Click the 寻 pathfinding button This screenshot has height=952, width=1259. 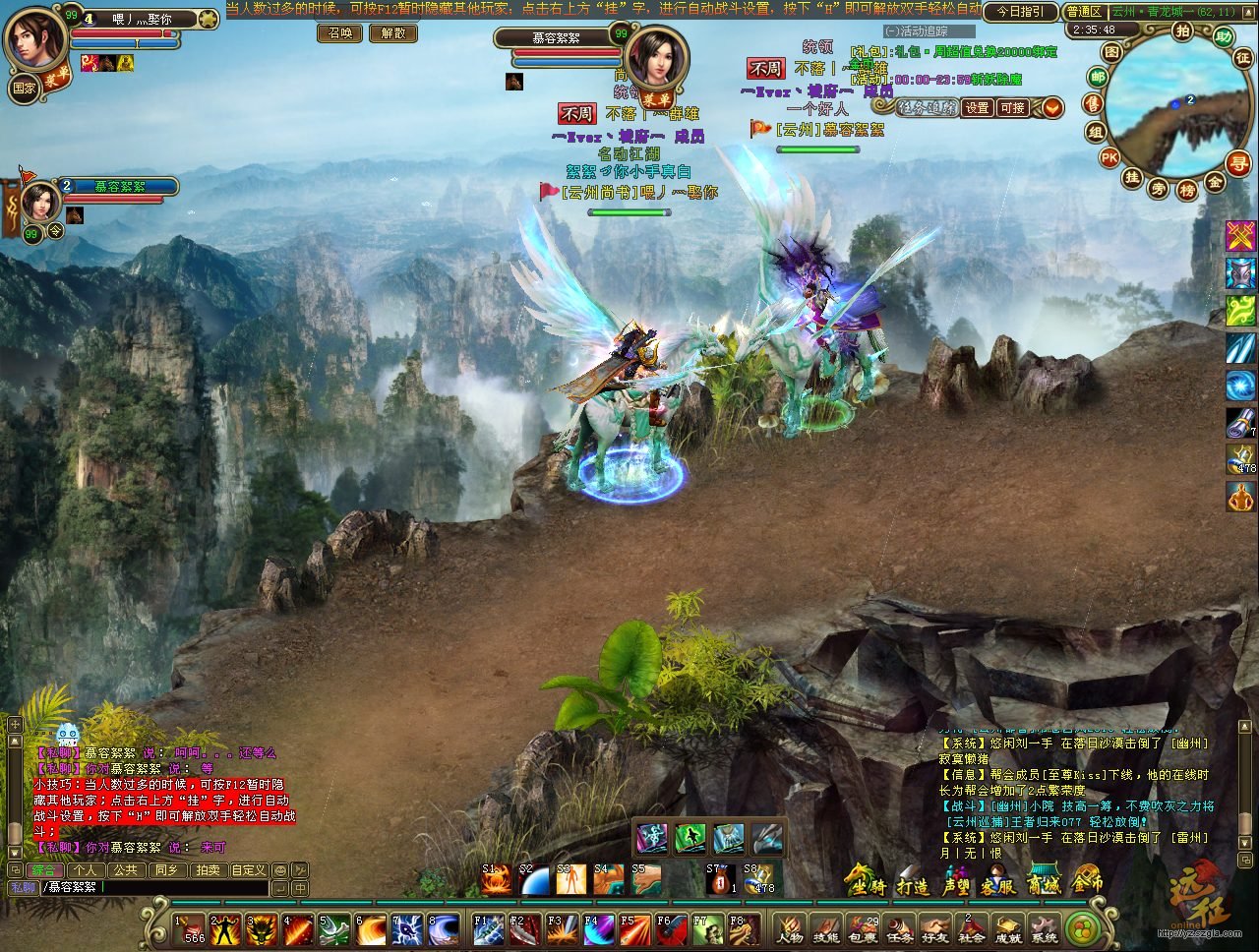pos(1238,163)
